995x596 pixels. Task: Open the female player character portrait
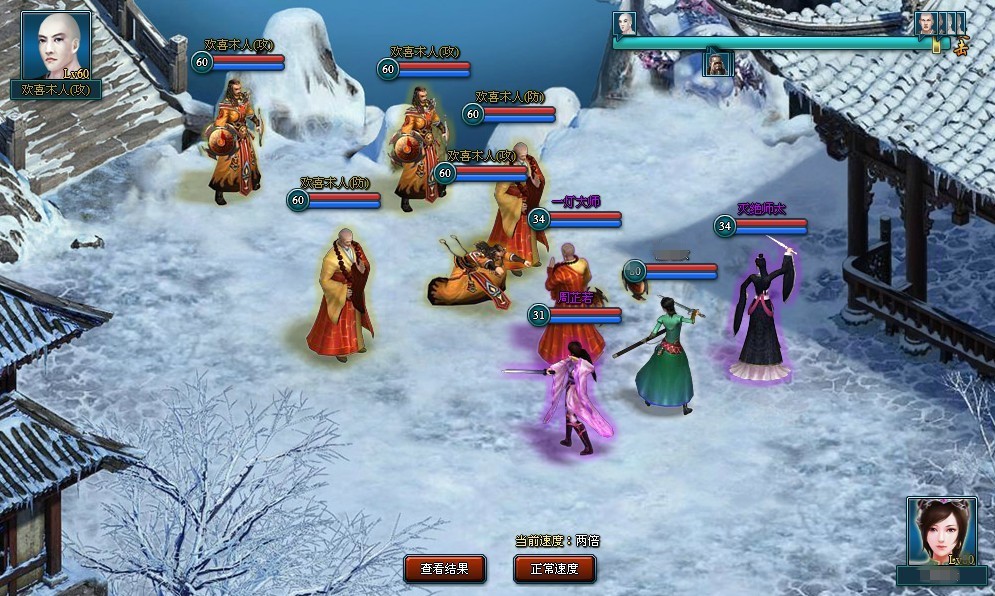(x=941, y=533)
